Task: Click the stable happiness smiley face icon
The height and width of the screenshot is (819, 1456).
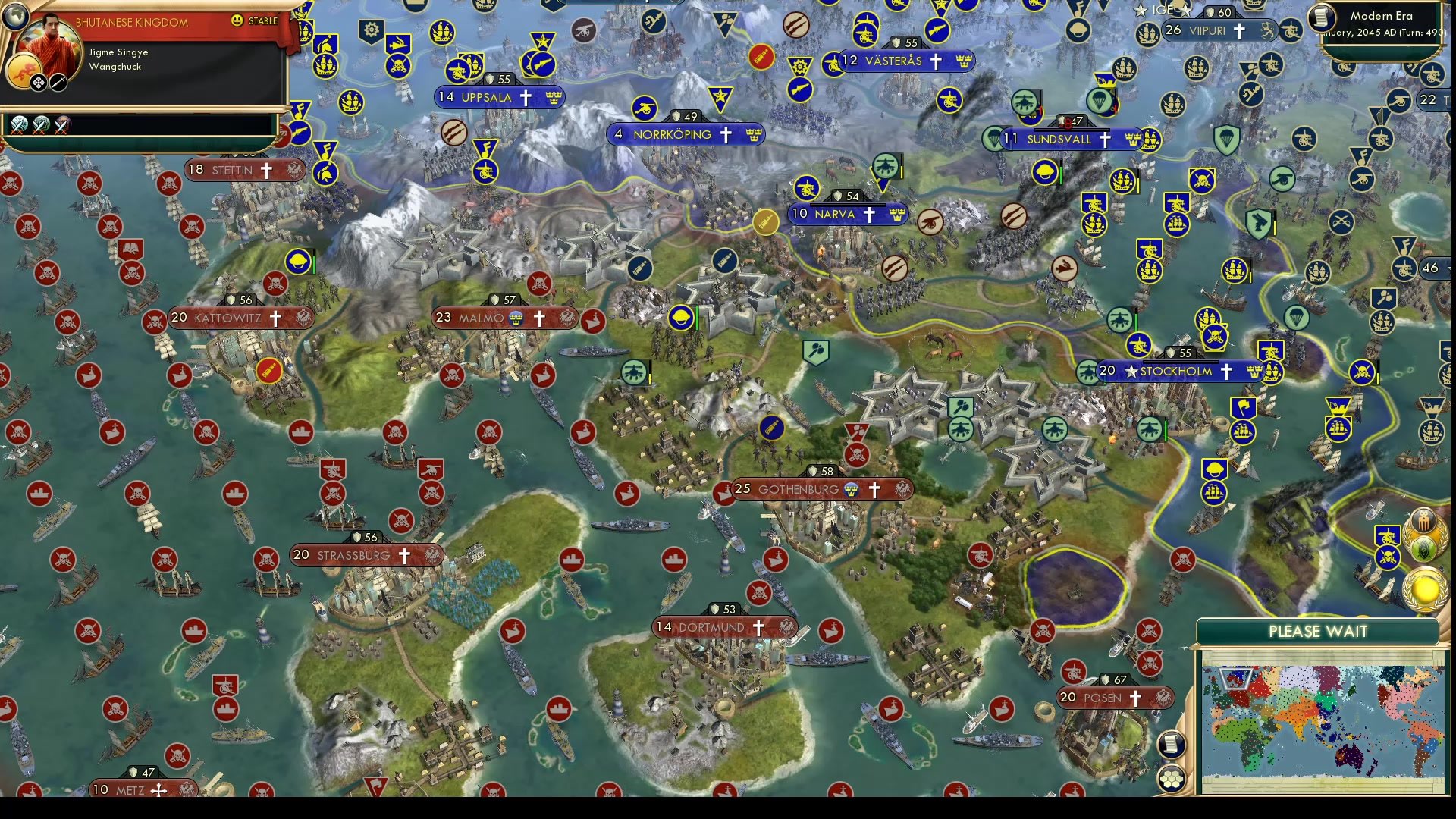Action: 237,22
